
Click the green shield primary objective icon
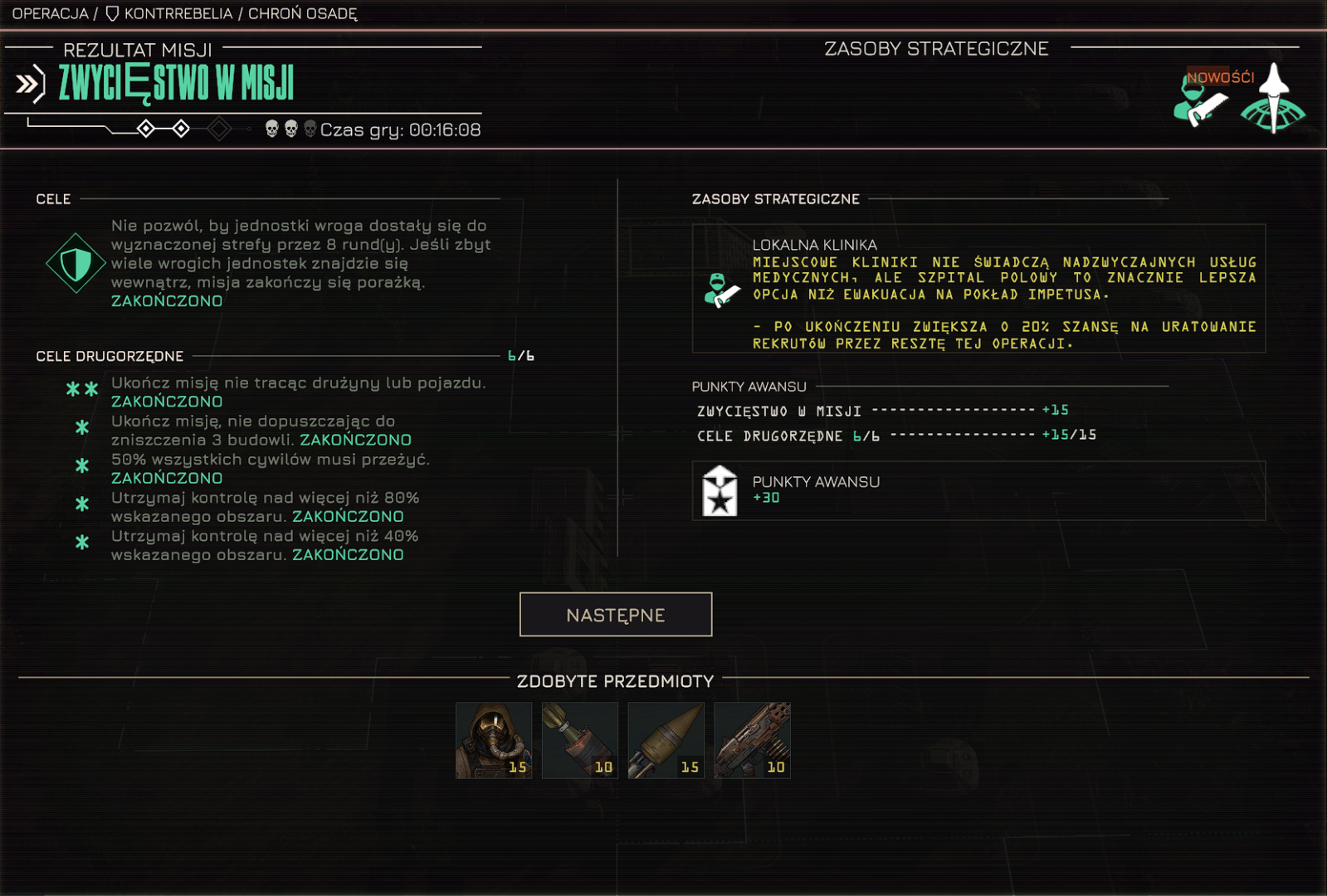[x=76, y=264]
